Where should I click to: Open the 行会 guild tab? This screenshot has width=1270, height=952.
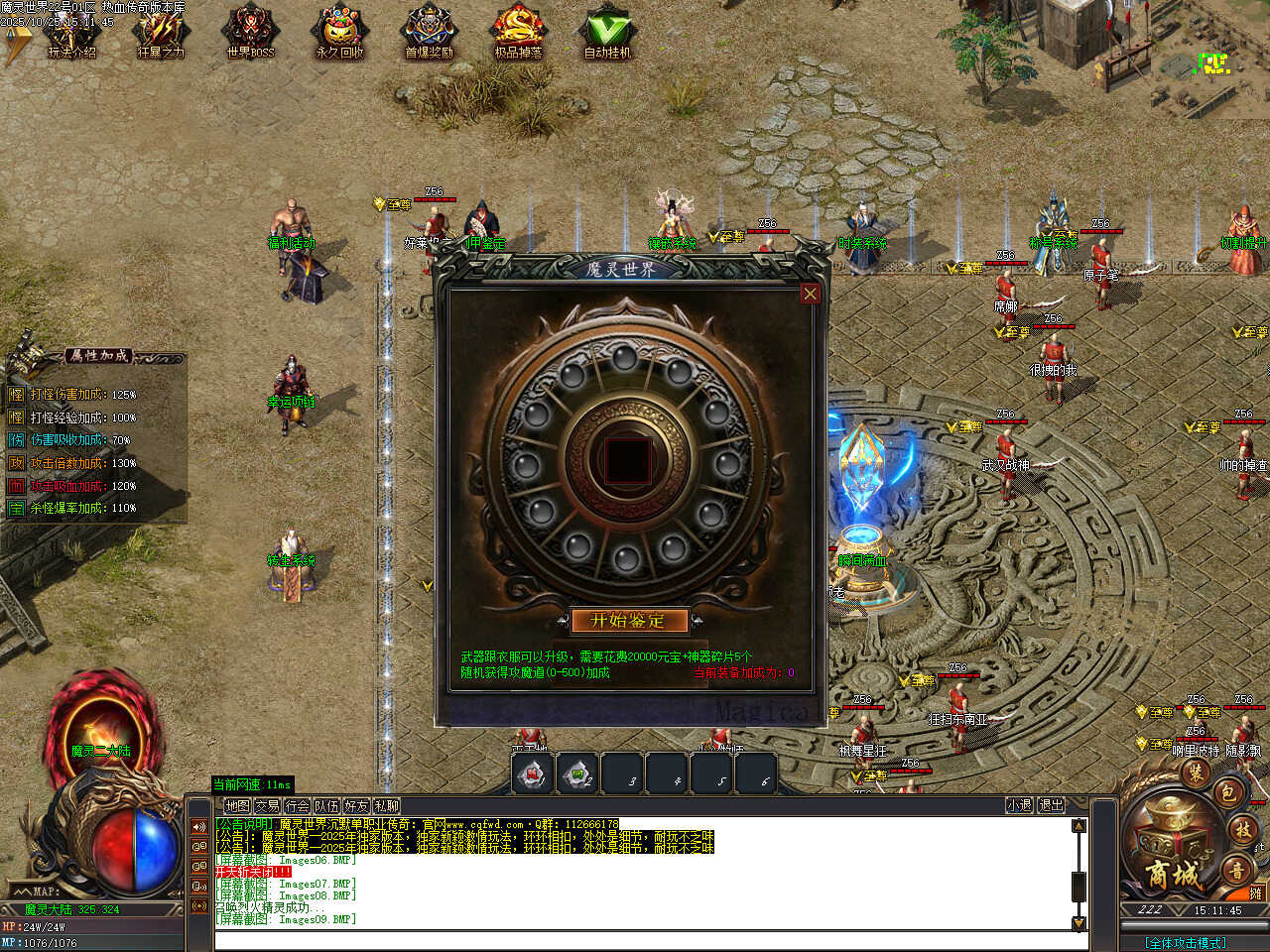point(297,806)
